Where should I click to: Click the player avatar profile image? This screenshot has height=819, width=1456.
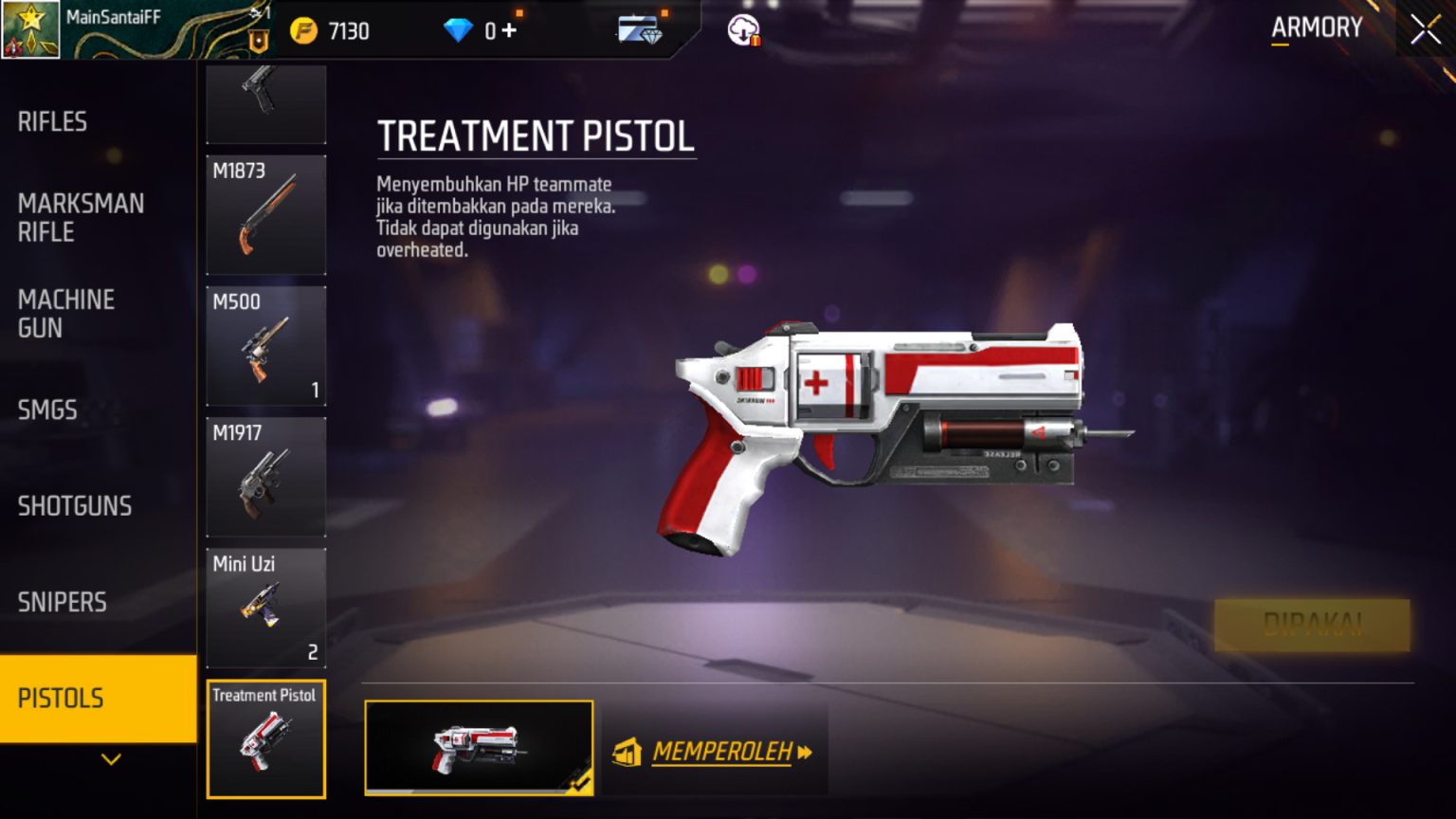(x=31, y=30)
